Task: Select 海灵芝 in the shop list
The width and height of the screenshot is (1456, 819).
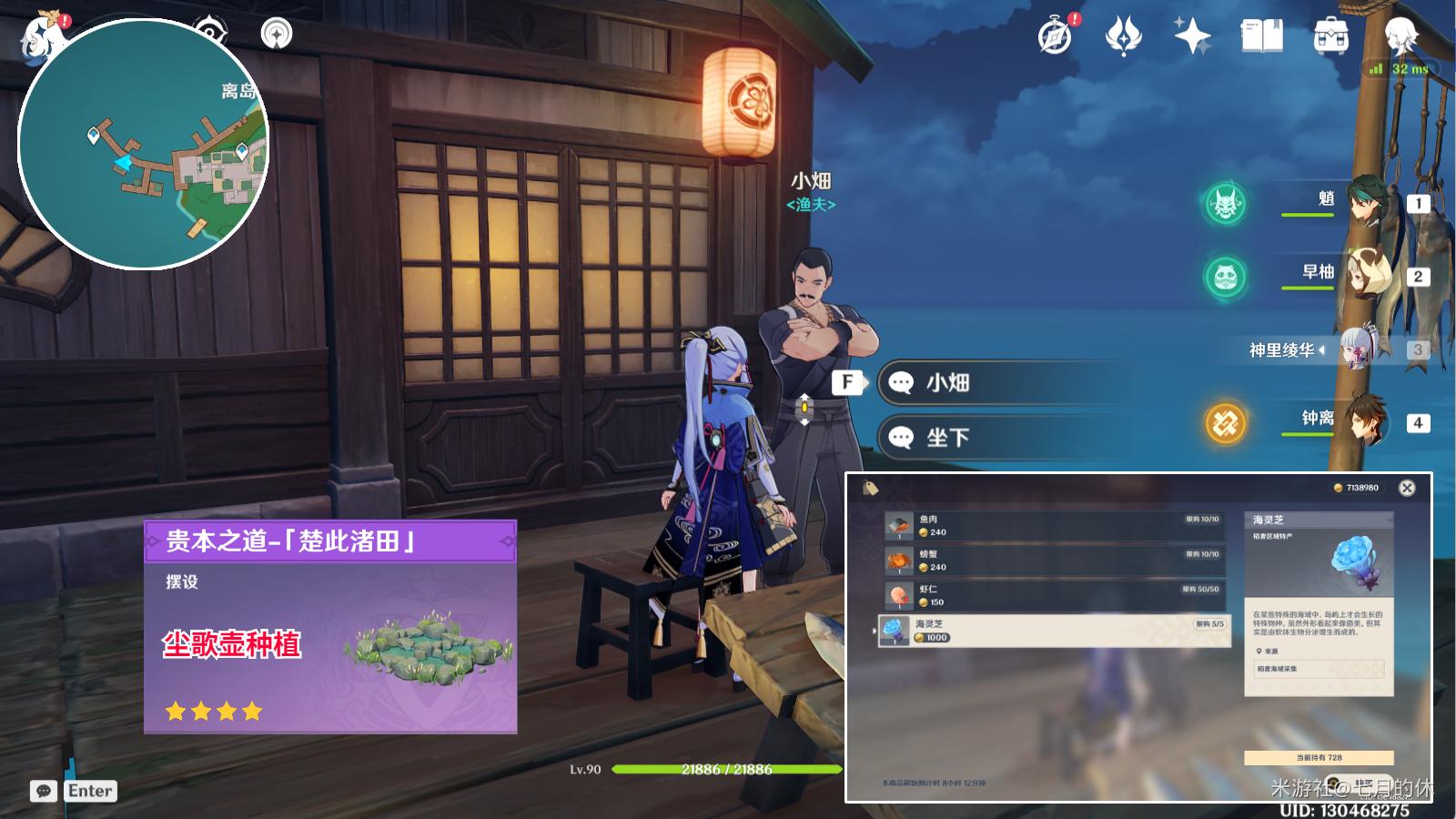Action: 1055,631
